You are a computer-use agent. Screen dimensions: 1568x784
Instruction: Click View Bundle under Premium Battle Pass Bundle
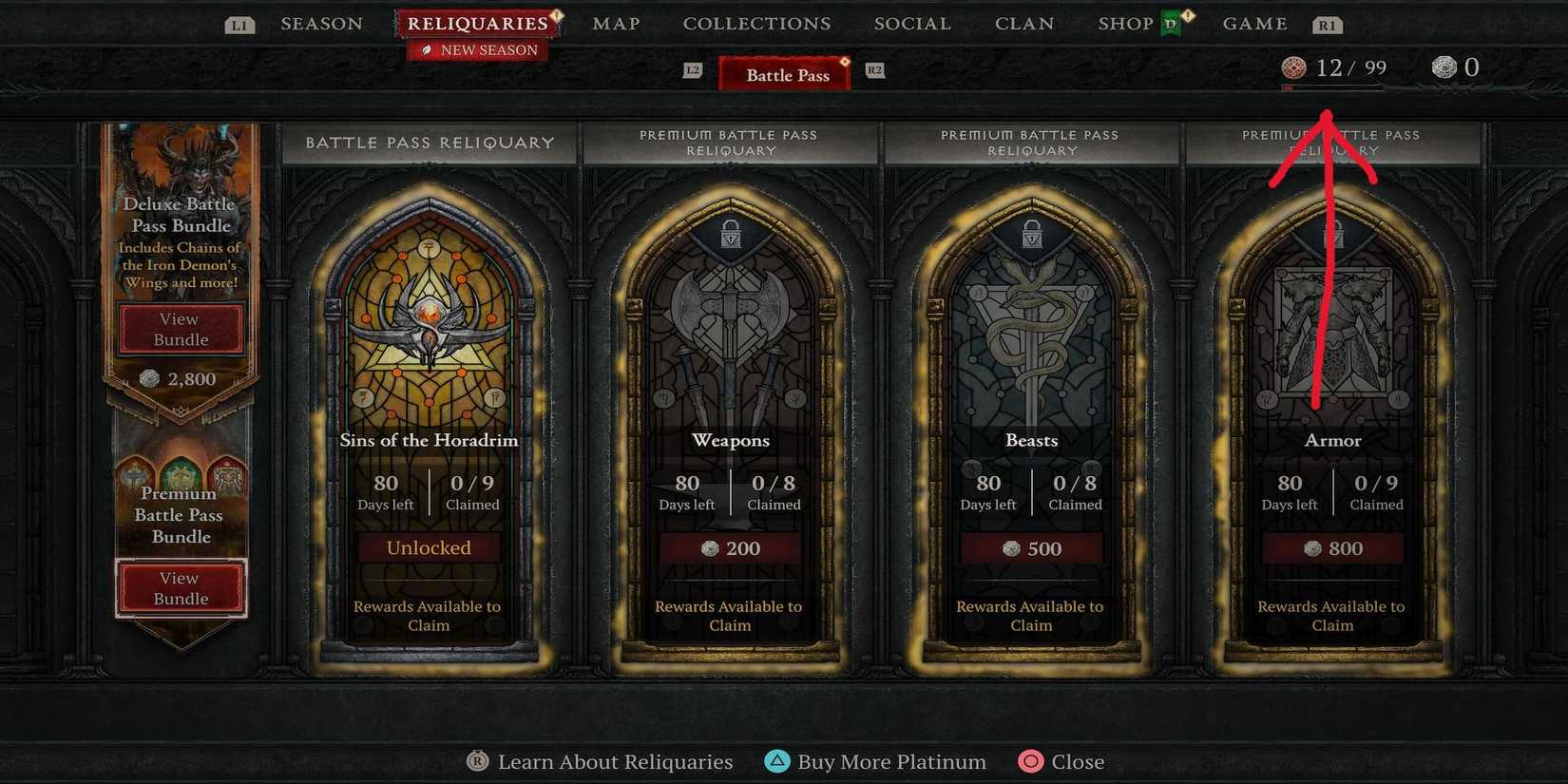pyautogui.click(x=181, y=587)
